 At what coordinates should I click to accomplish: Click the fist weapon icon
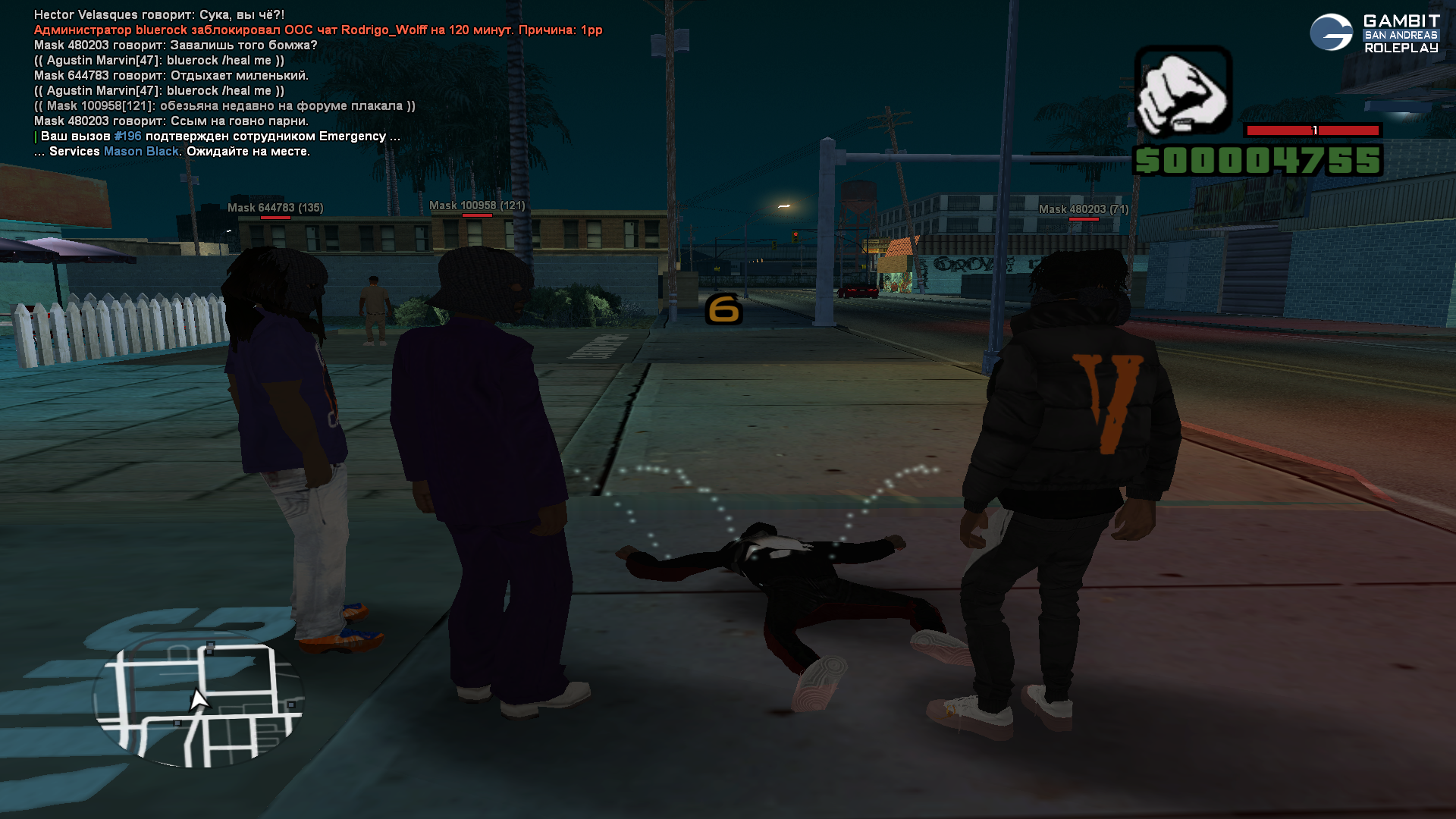pos(1183,91)
